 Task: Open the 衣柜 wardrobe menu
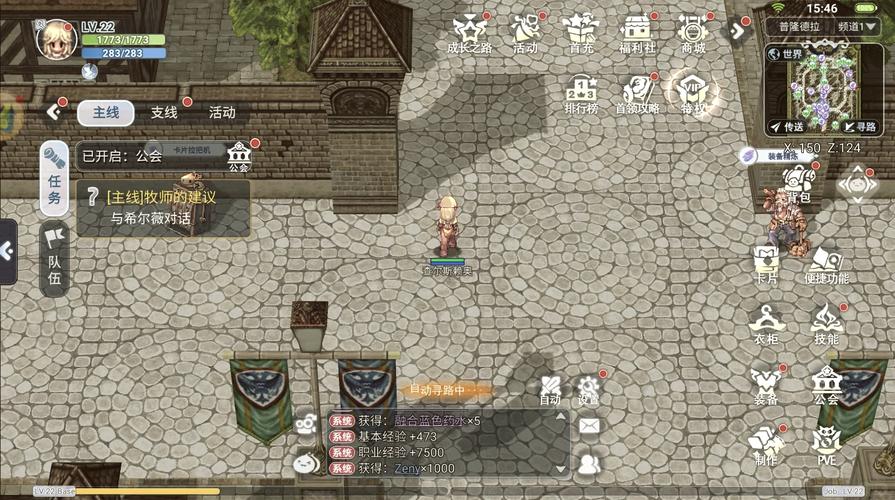coord(766,325)
